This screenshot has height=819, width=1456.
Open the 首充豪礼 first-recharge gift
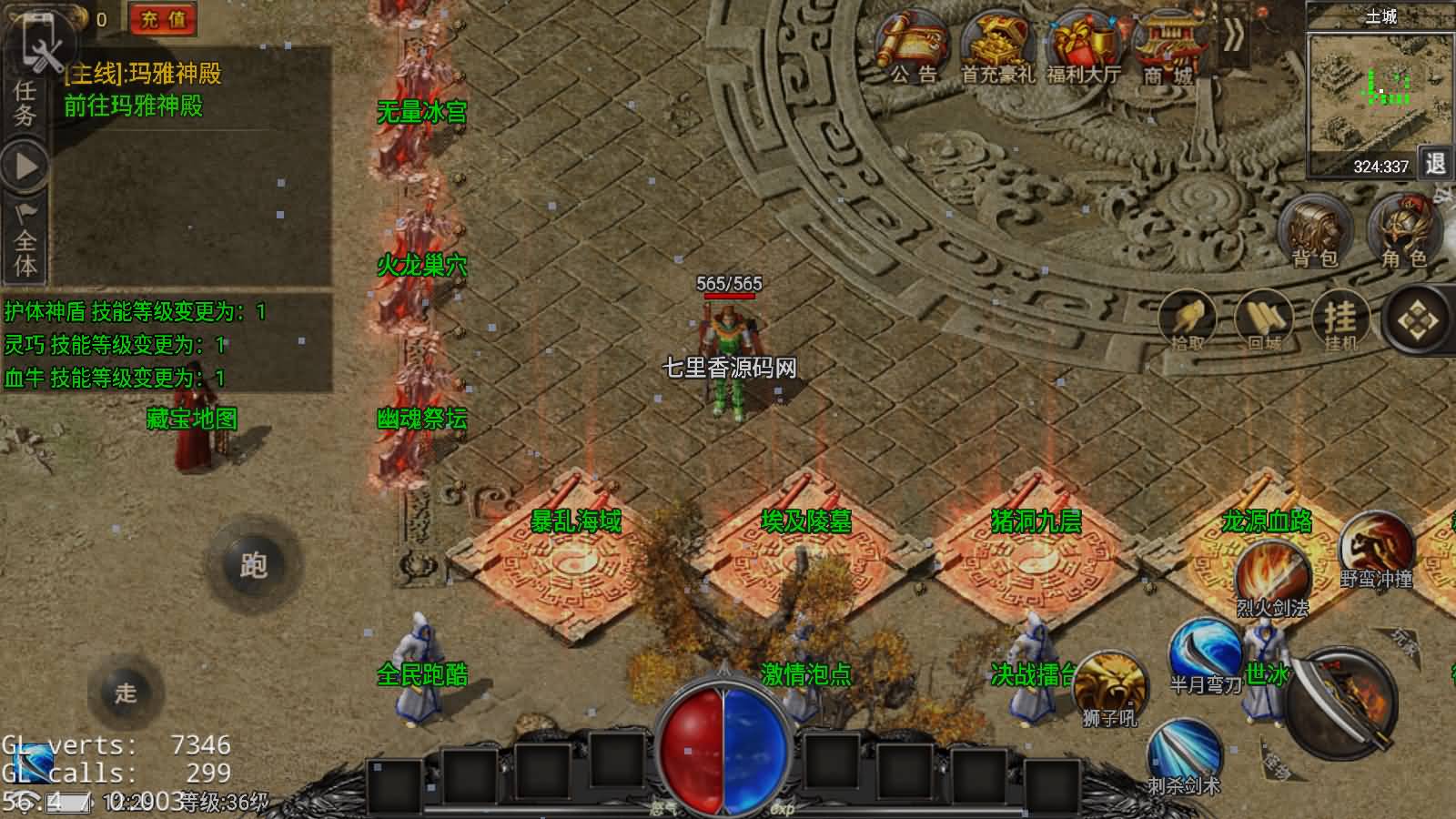tap(997, 49)
